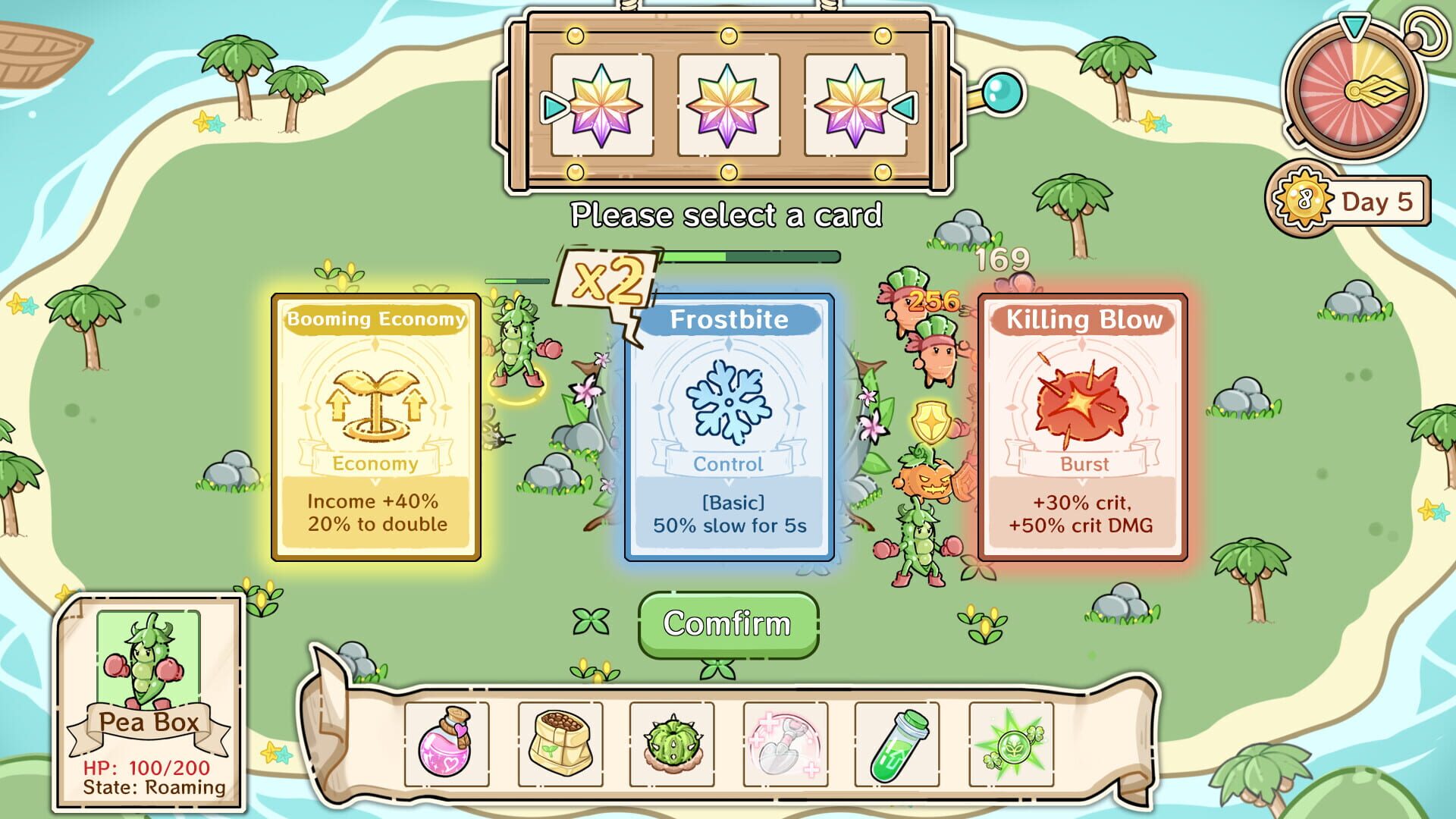
Task: Select the Killing Blow burst card
Action: coord(1081,425)
